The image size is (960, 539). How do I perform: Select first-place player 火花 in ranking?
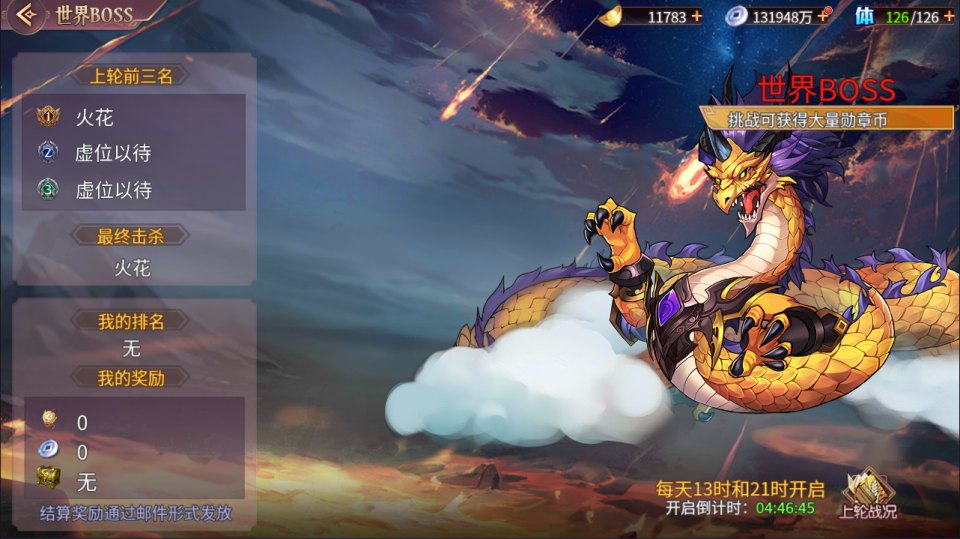point(95,118)
